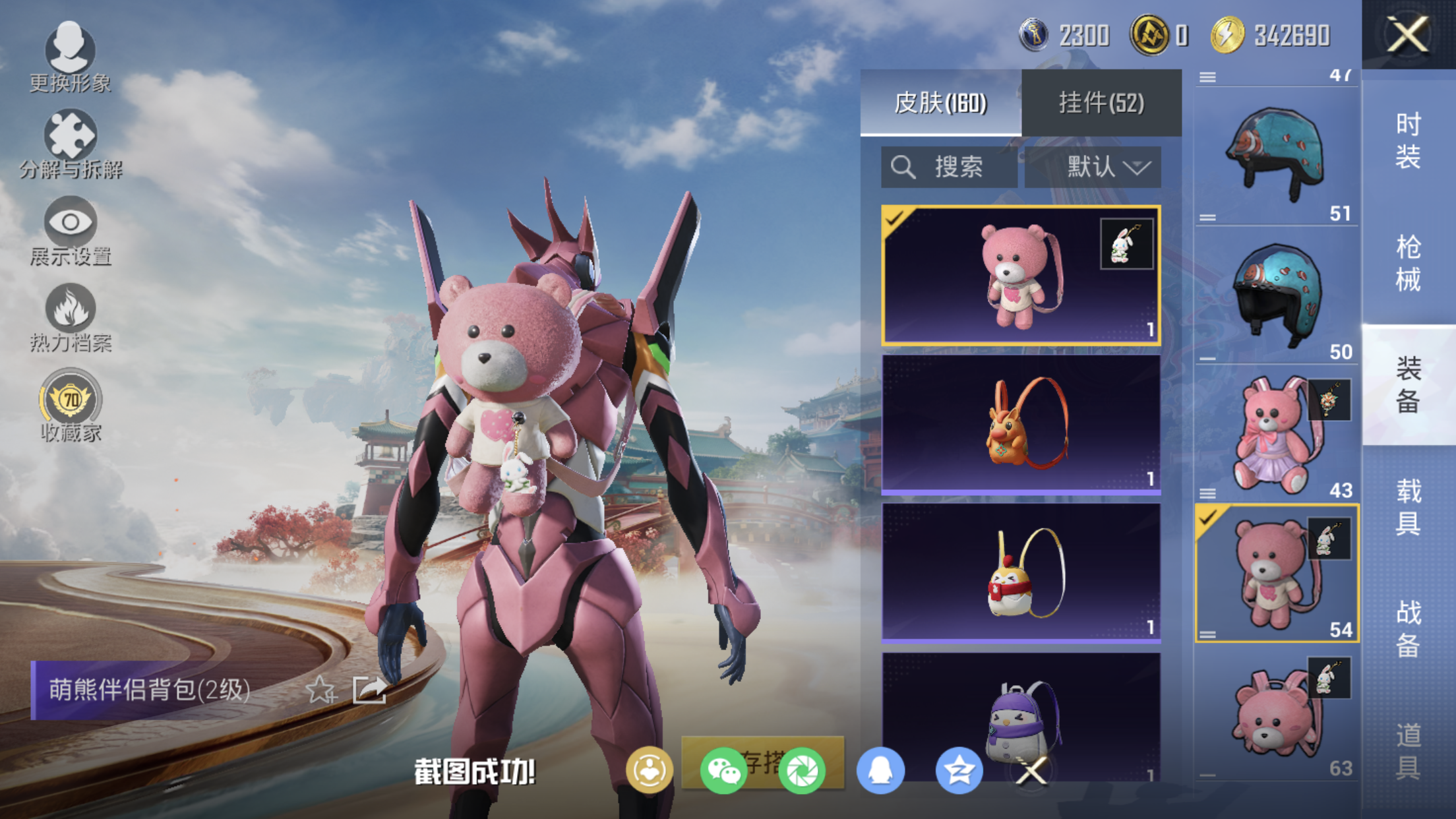Choose the white chick backpack skin
This screenshot has width=1456, height=819.
pos(1021,572)
